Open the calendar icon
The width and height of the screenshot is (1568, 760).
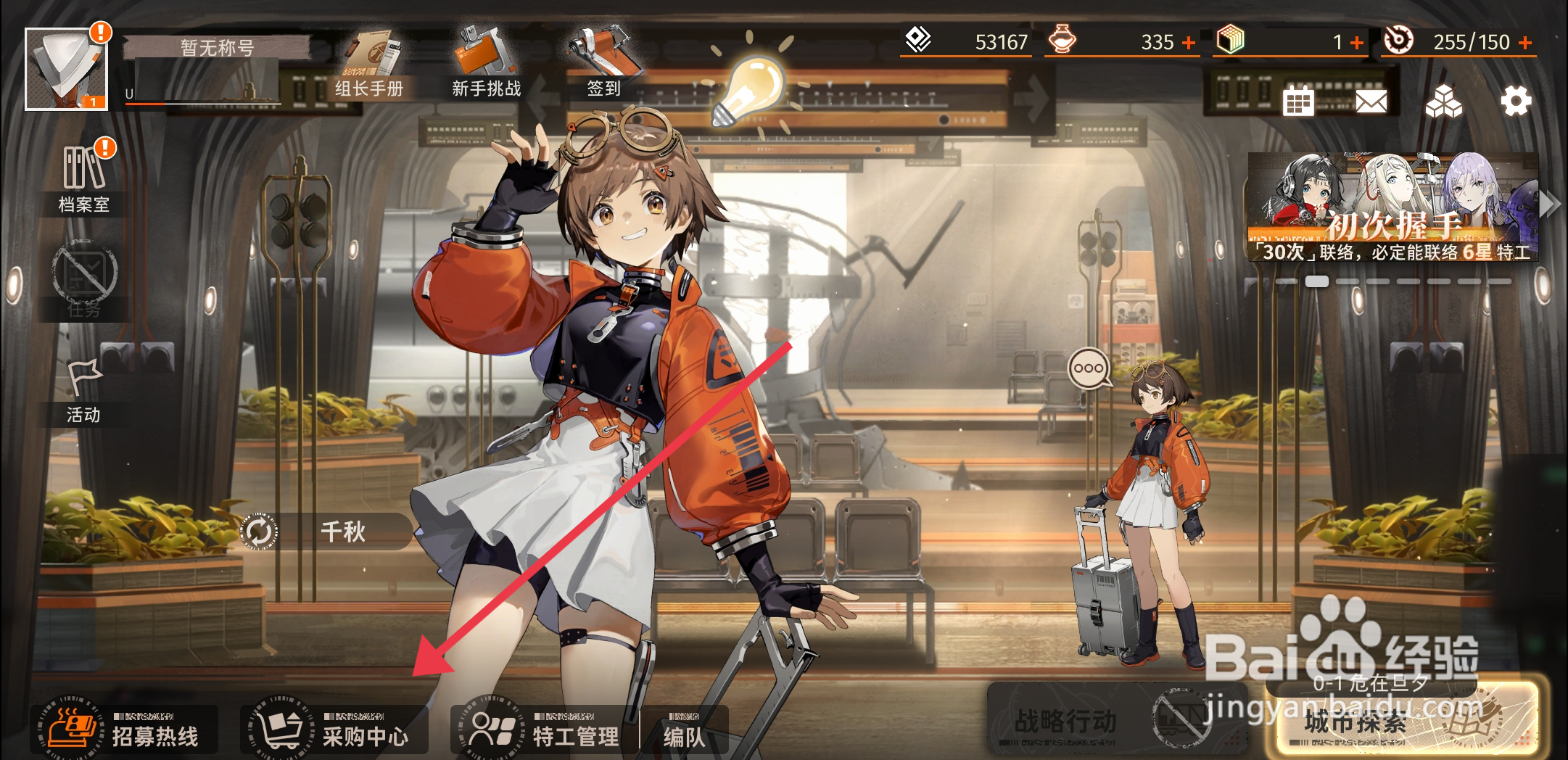pyautogui.click(x=1297, y=102)
